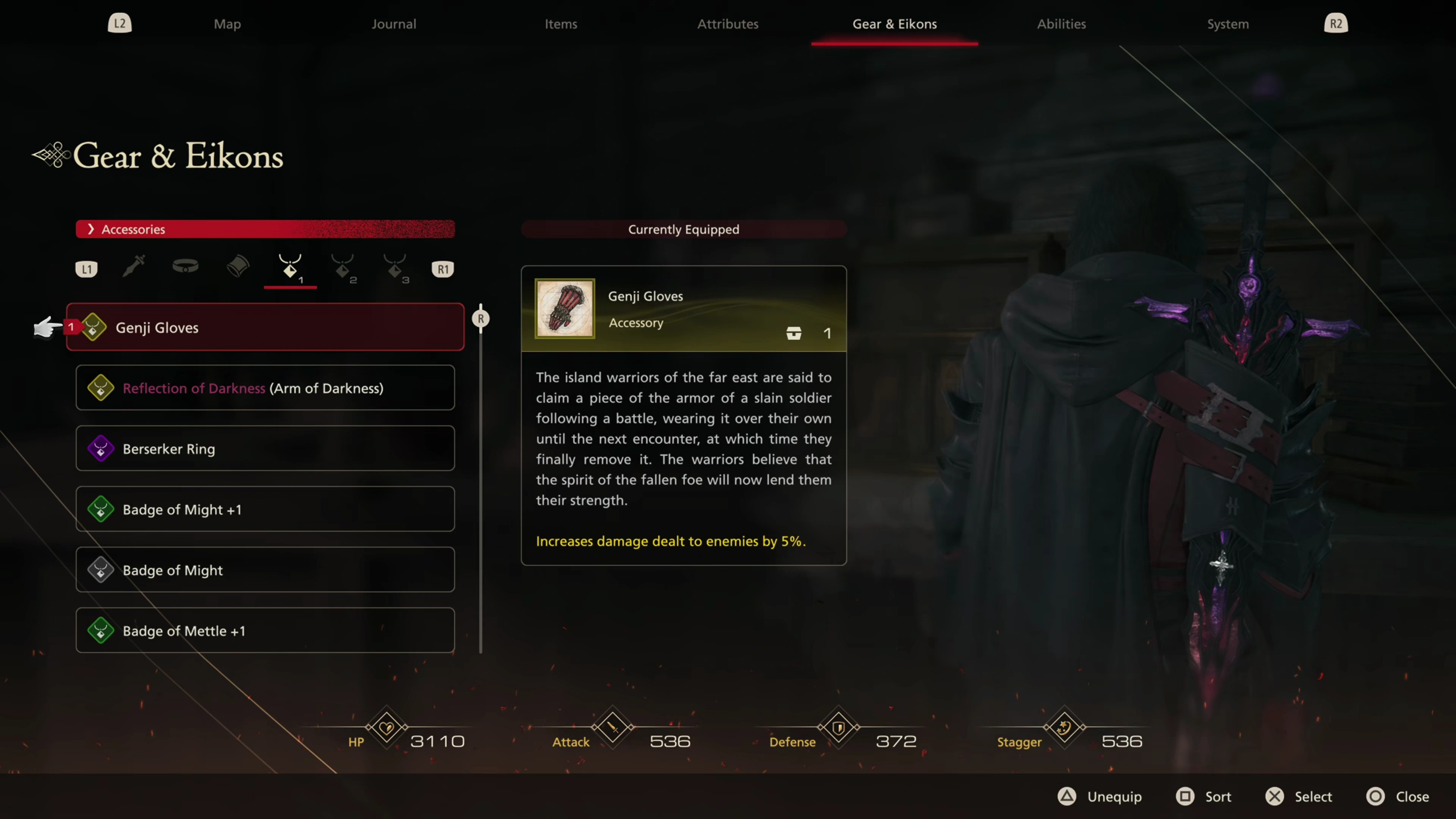Switch to accessory slot 2 category
The image size is (1456, 819).
click(x=343, y=267)
